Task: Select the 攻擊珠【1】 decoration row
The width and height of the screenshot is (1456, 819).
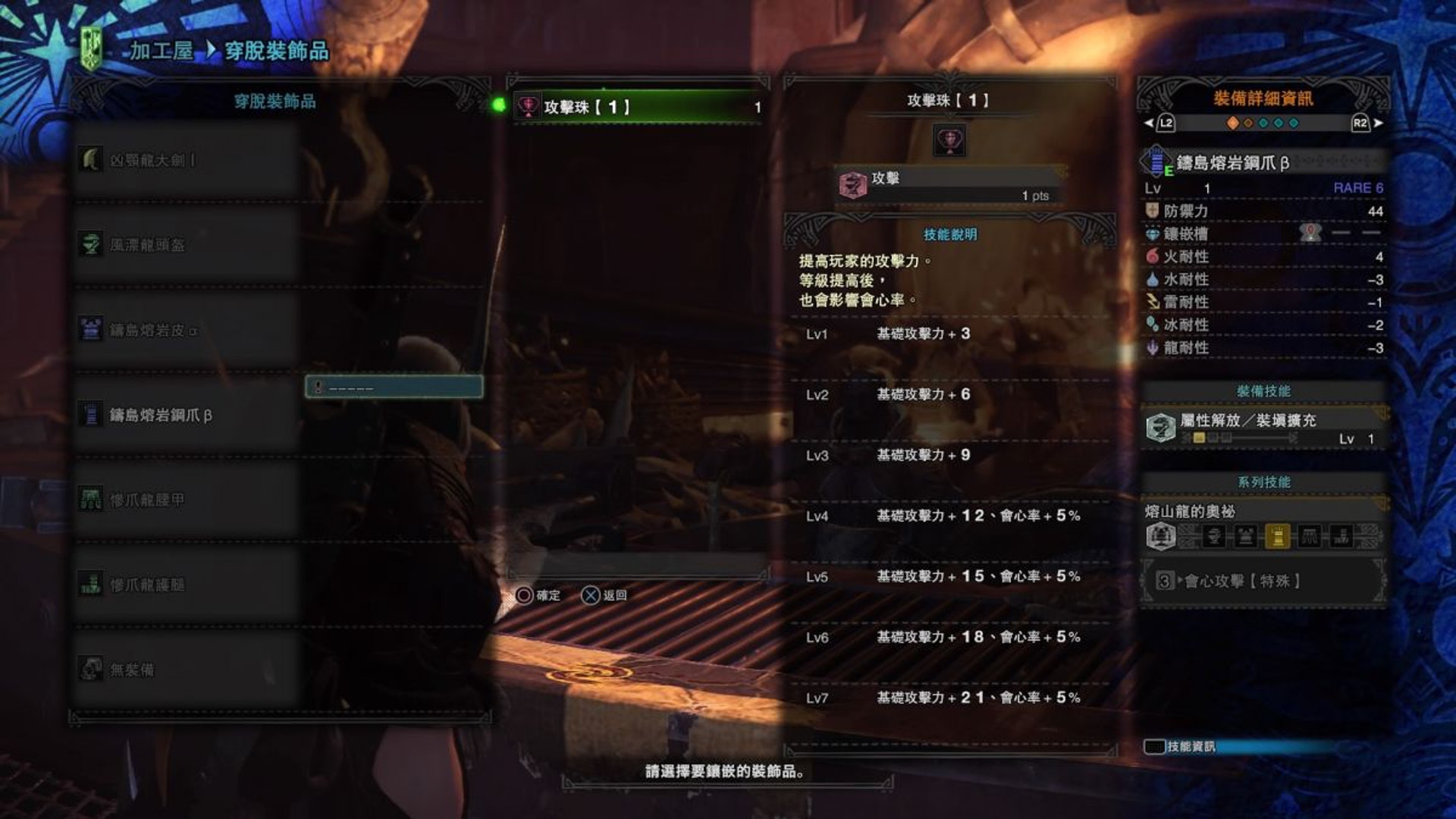Action: click(x=637, y=107)
